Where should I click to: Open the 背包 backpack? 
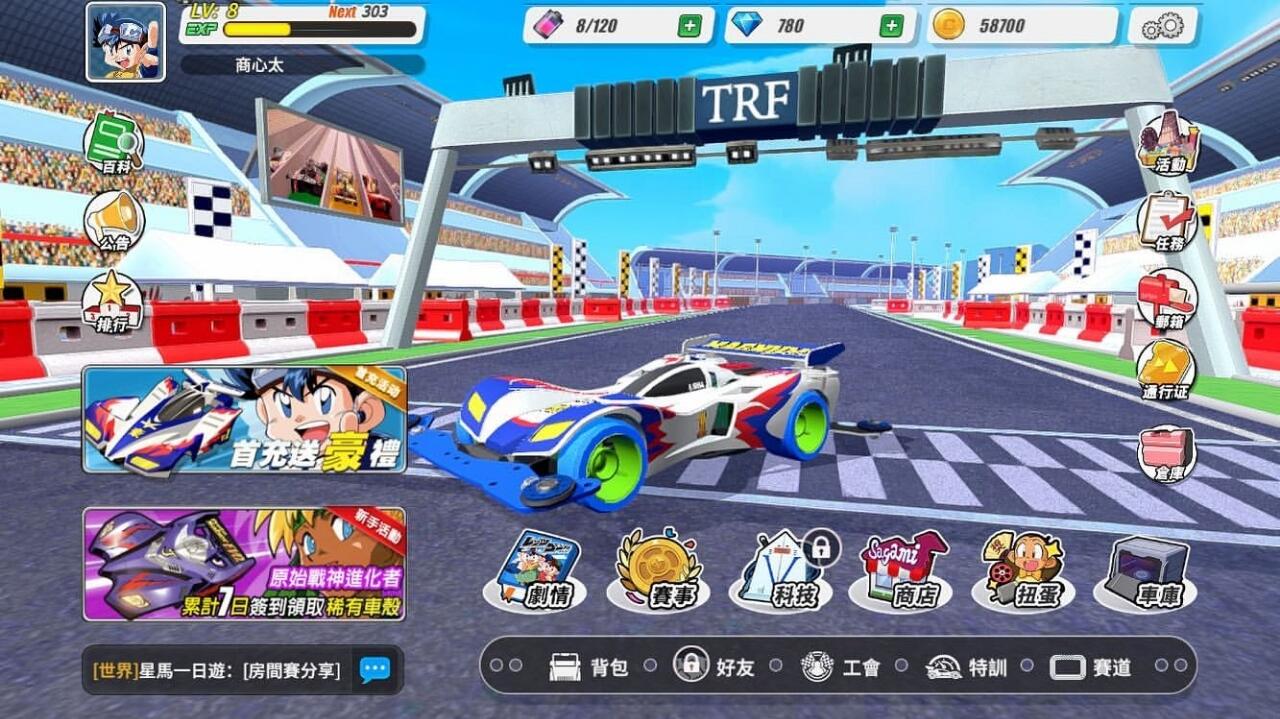pos(589,667)
